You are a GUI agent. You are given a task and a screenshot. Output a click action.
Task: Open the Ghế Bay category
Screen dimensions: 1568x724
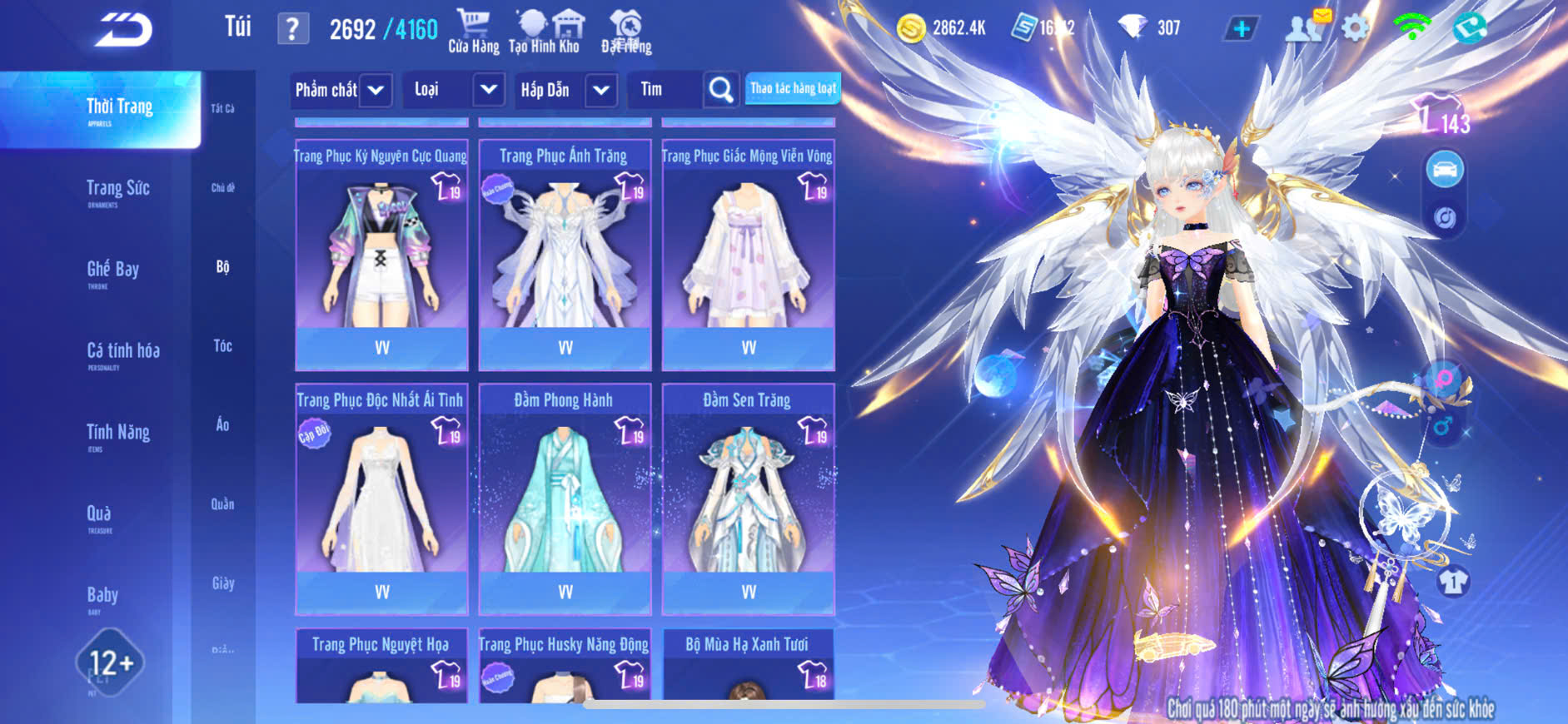(112, 271)
